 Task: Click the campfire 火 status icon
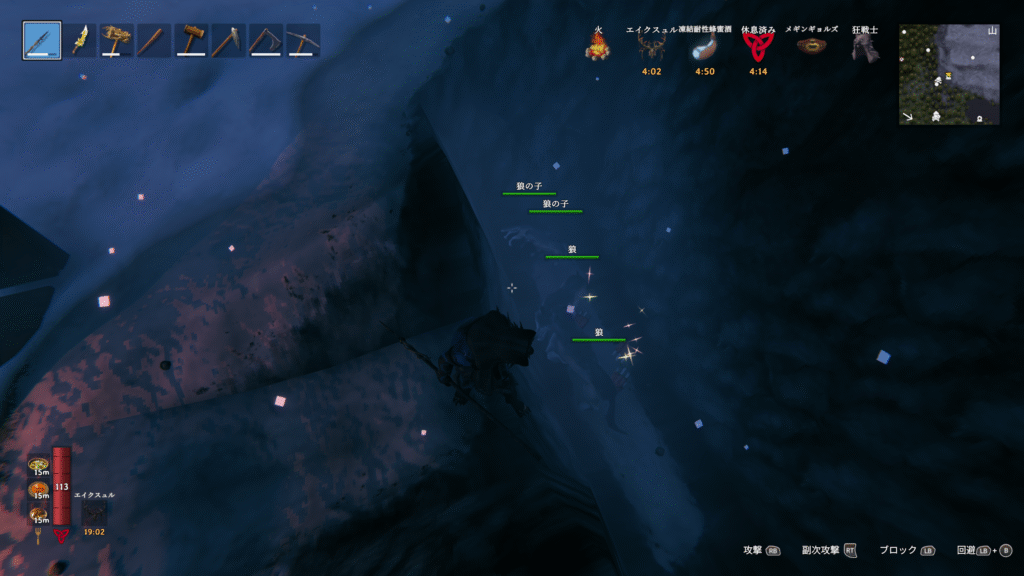(597, 46)
